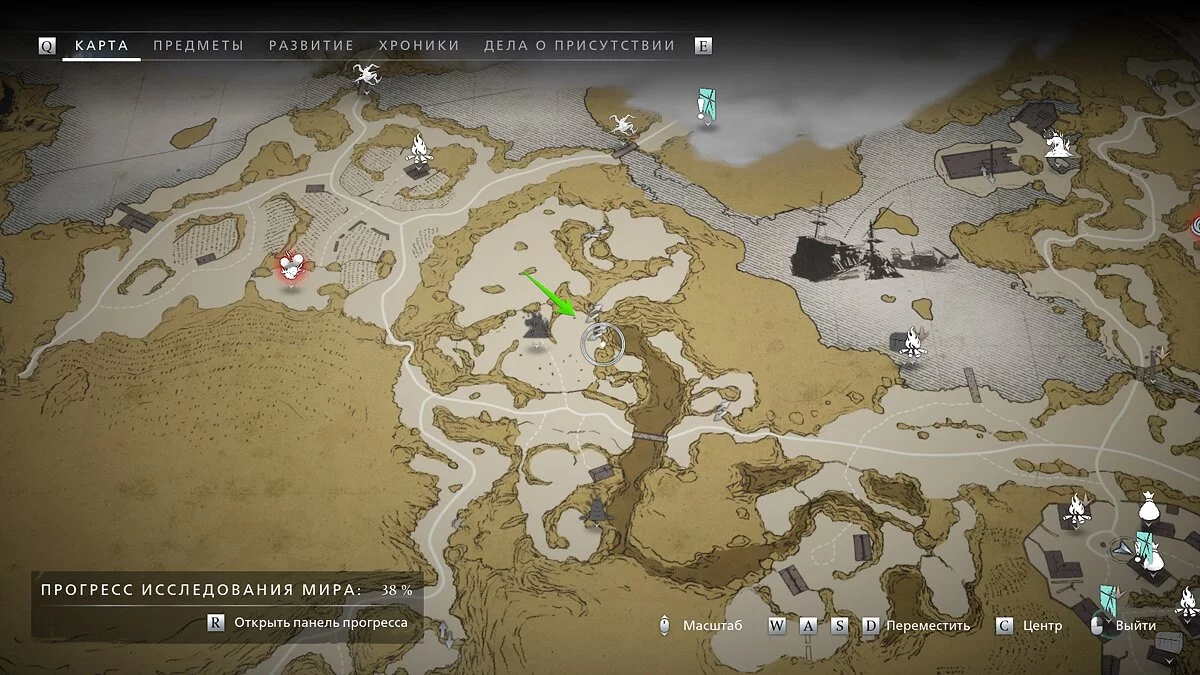Select the campfire marker below the shipwreck
The width and height of the screenshot is (1200, 675).
[x=910, y=343]
